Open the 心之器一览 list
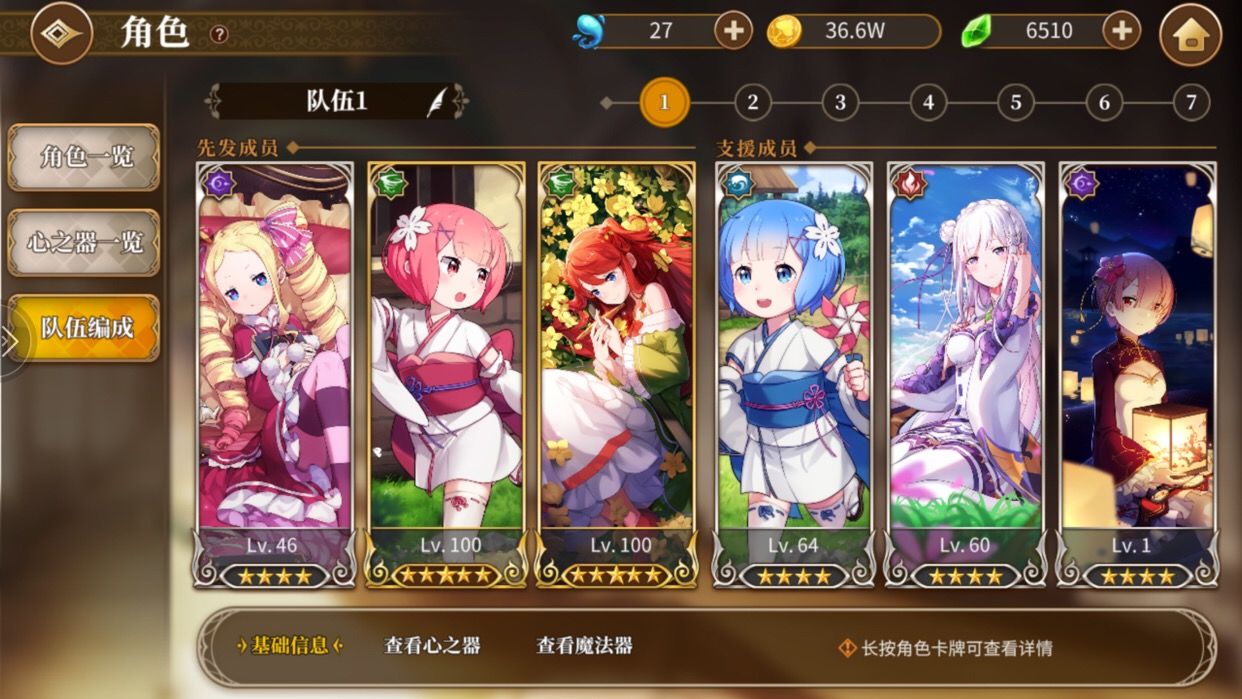The image size is (1242, 699). tap(84, 242)
